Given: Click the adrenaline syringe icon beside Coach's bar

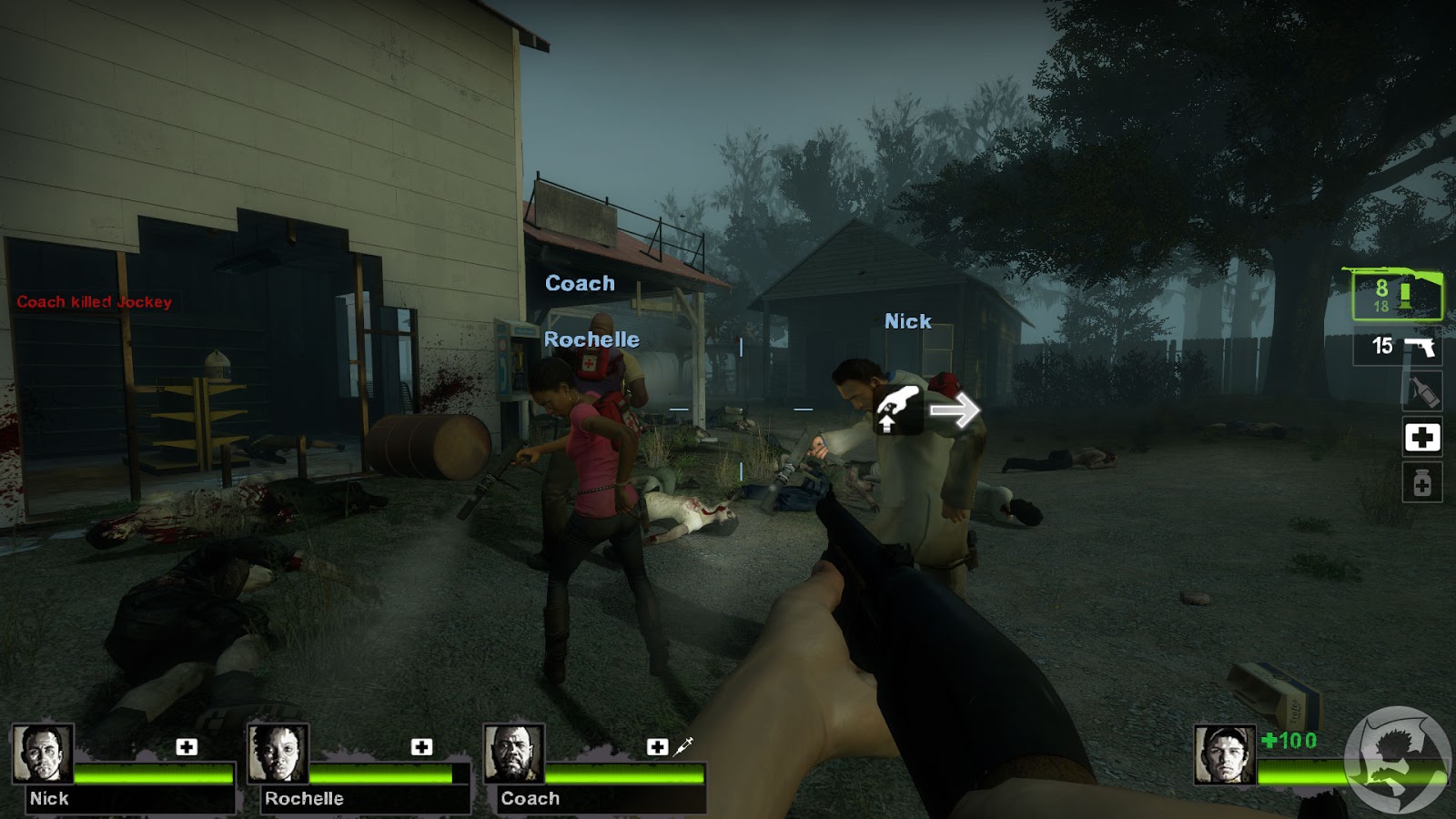Looking at the screenshot, I should [x=681, y=744].
